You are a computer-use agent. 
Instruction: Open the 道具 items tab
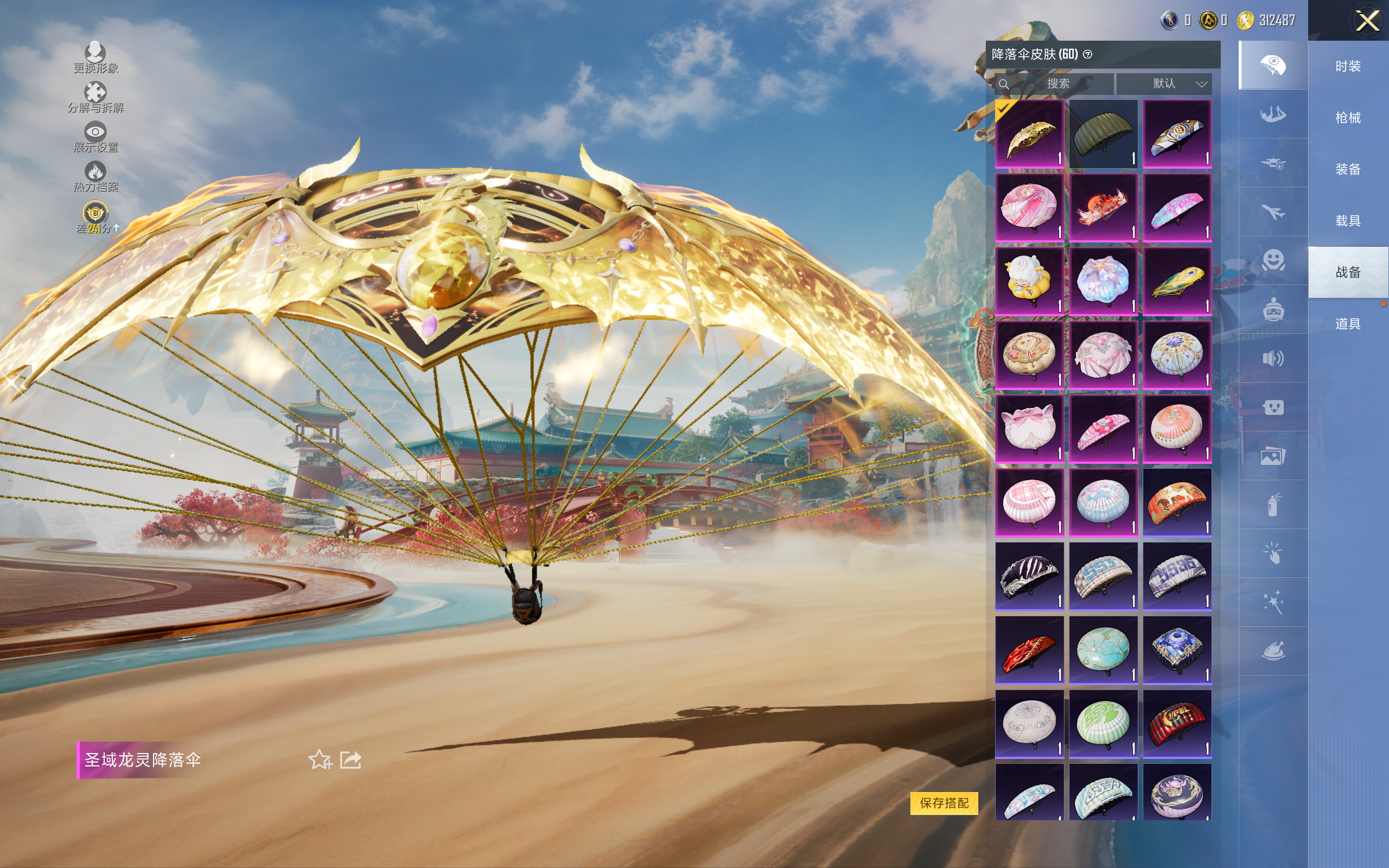coord(1348,324)
